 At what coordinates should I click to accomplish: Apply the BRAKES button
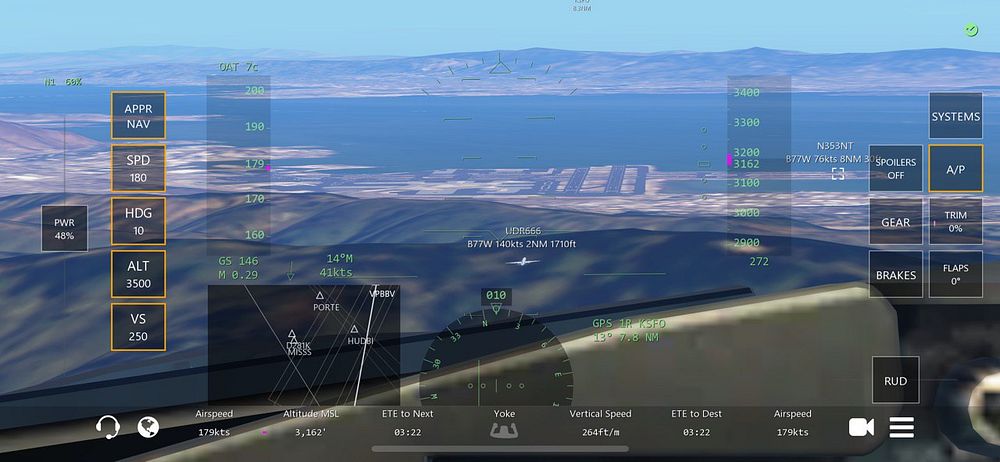coord(895,274)
